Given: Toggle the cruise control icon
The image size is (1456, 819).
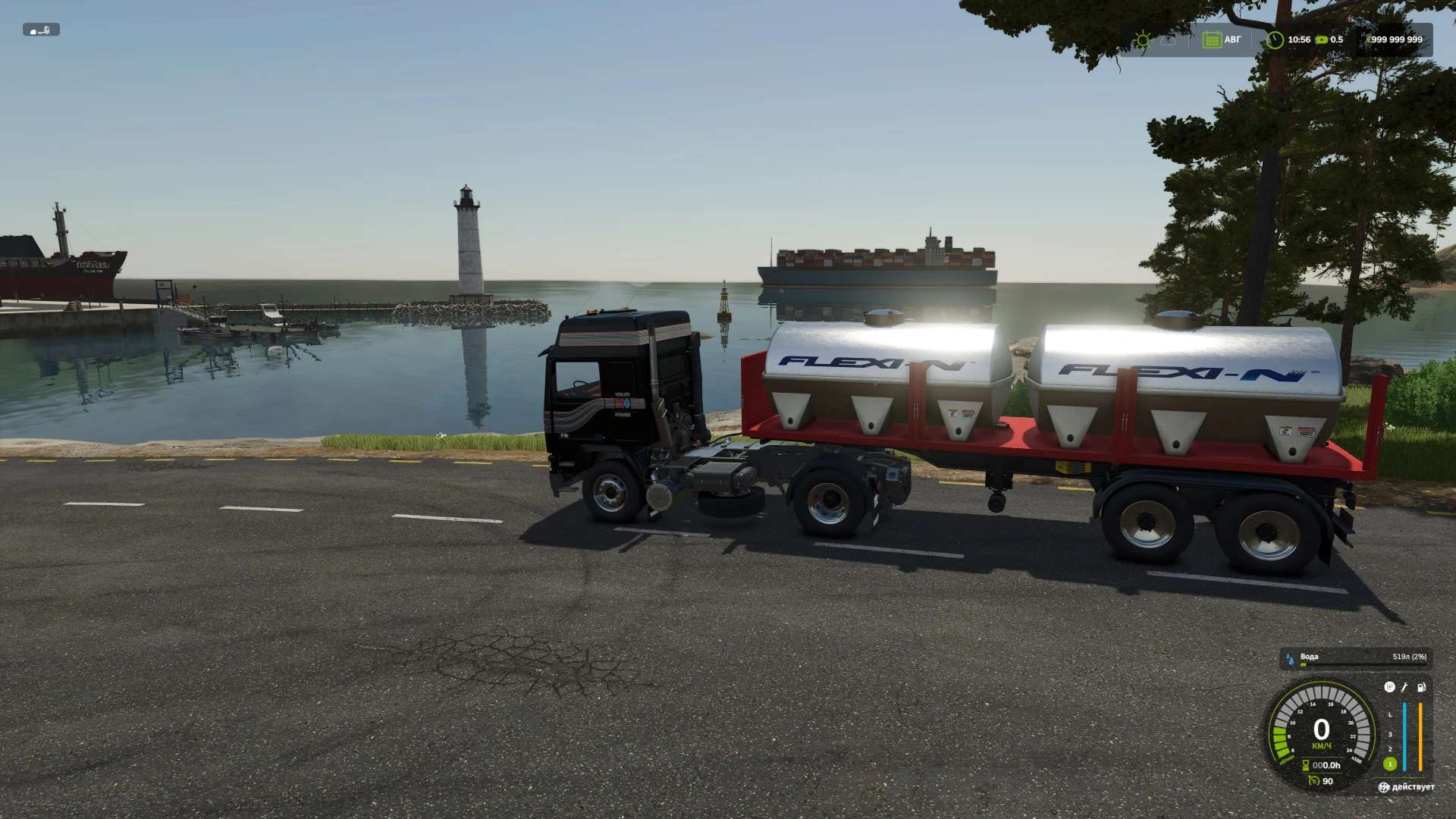Looking at the screenshot, I should click(x=1314, y=781).
